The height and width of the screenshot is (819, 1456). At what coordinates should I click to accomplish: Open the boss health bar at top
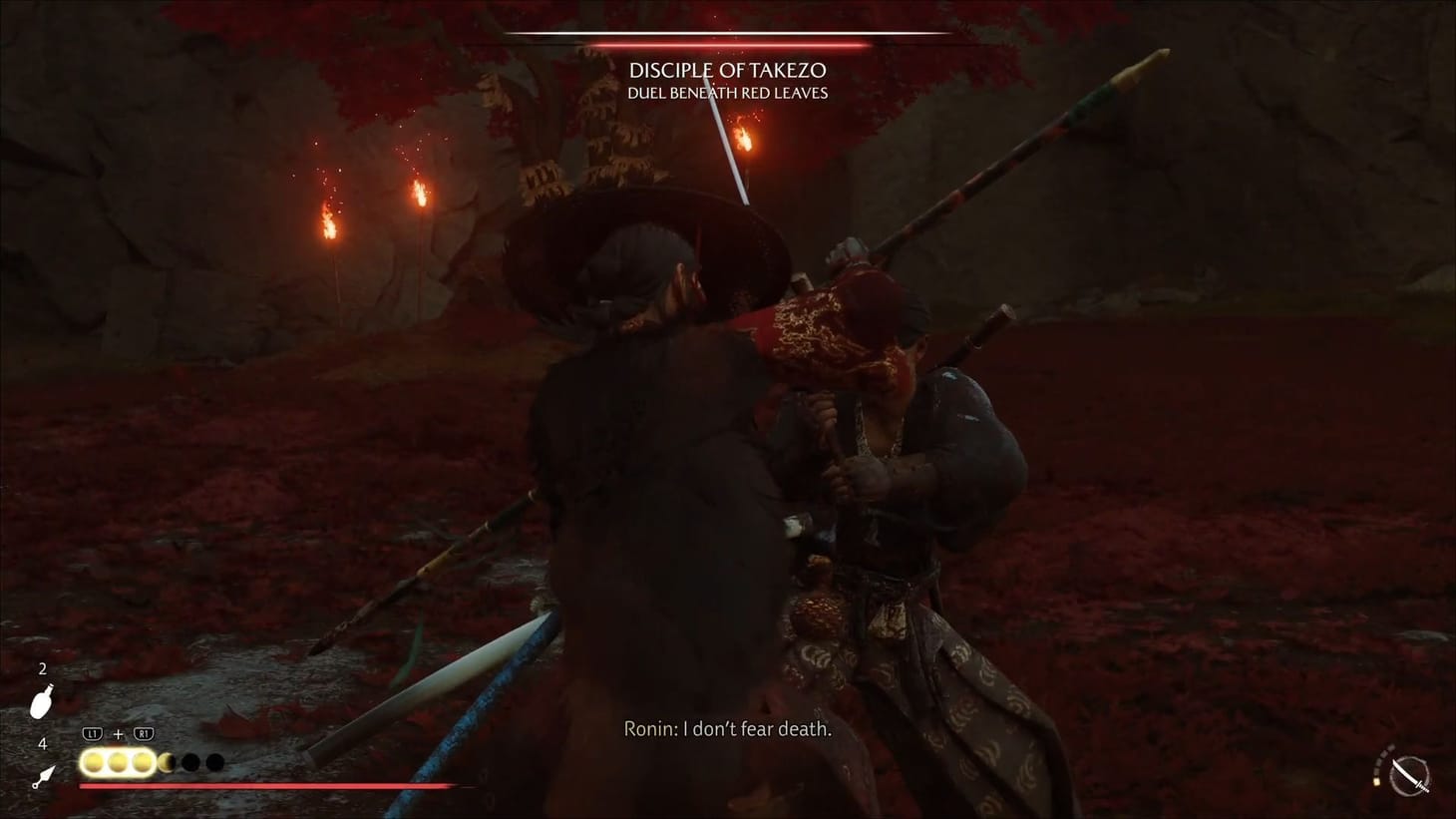728,40
